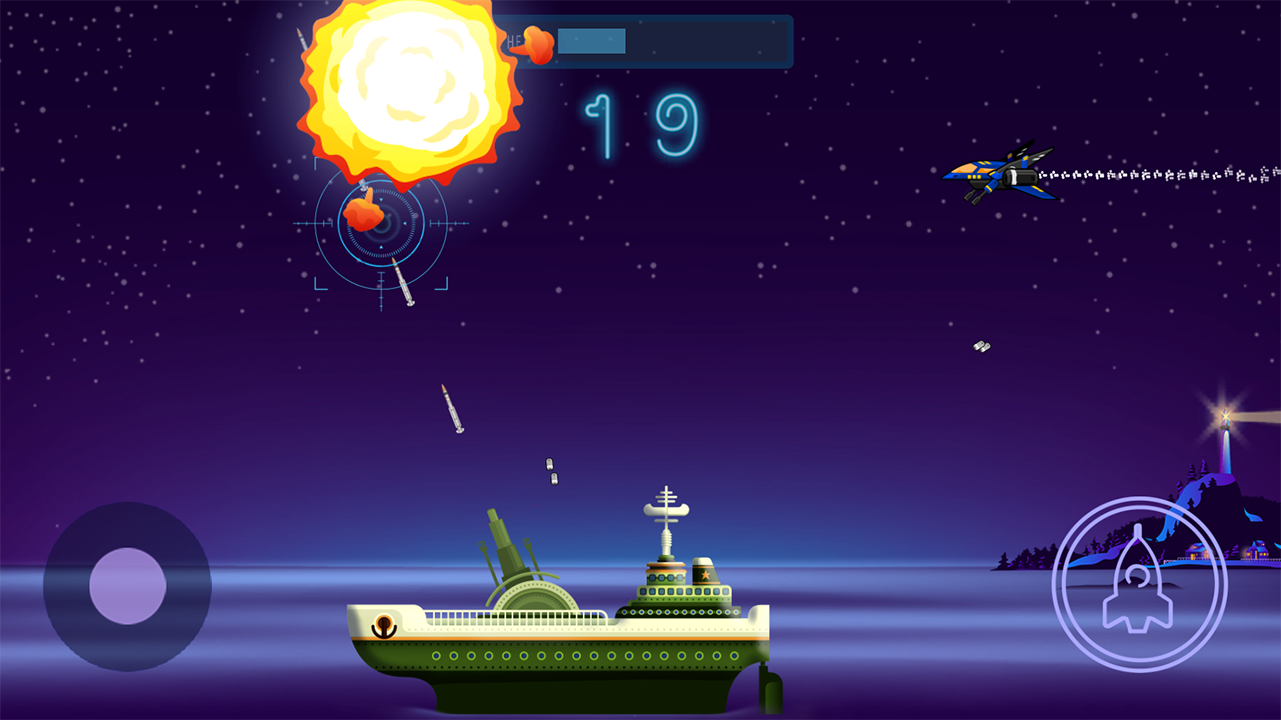Click the virtual joystick knob
This screenshot has width=1281, height=720.
click(127, 586)
